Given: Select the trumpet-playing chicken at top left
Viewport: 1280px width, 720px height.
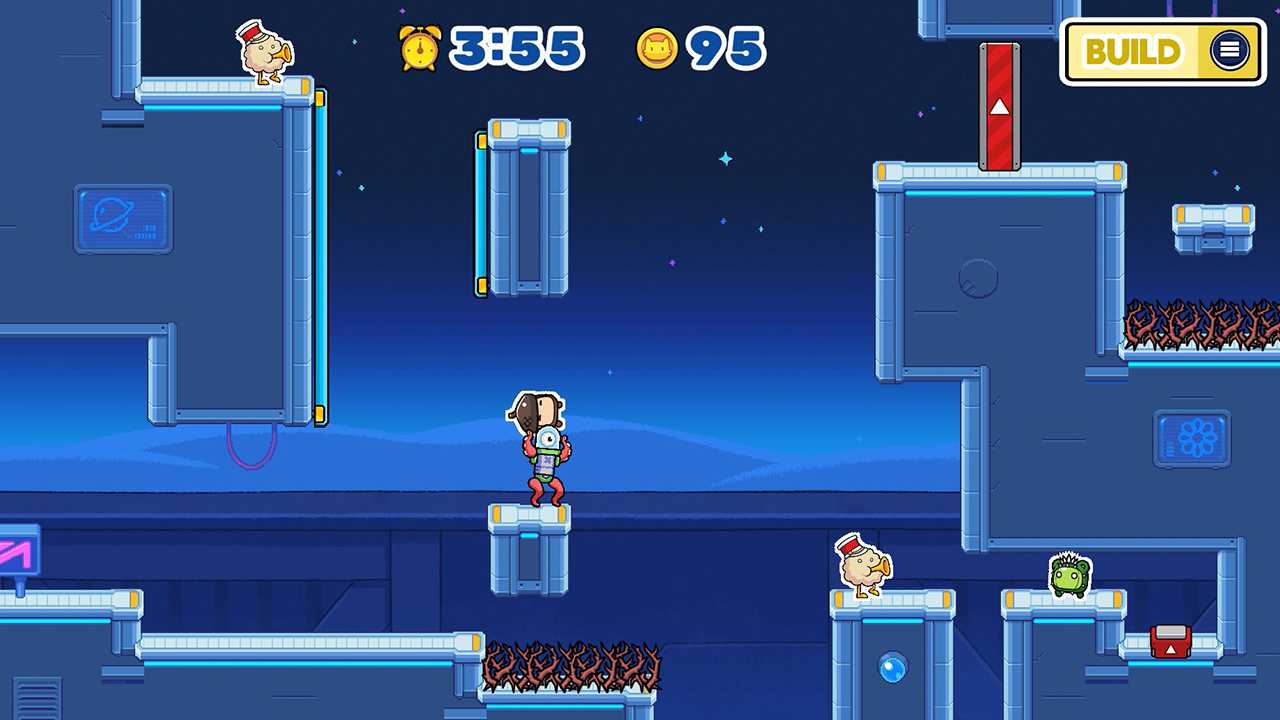Looking at the screenshot, I should coord(263,55).
